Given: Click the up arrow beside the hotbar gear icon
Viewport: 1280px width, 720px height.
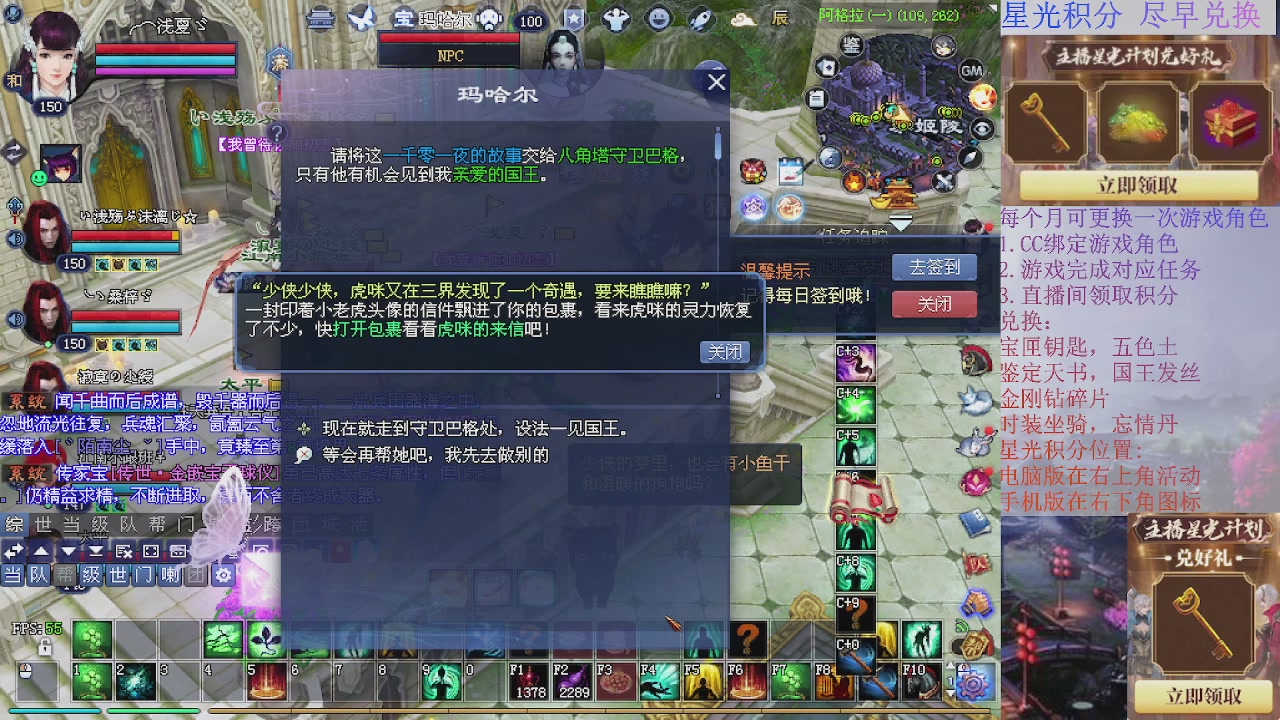Looking at the screenshot, I should click(950, 664).
